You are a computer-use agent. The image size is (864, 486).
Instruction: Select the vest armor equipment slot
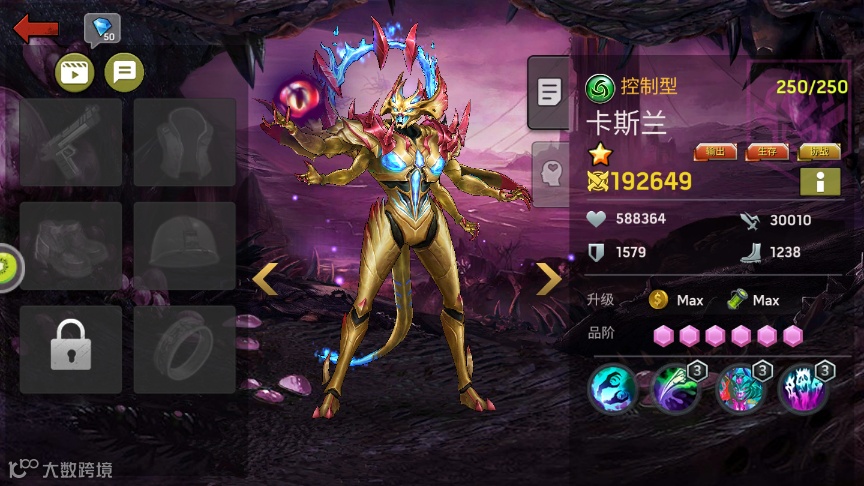click(185, 142)
